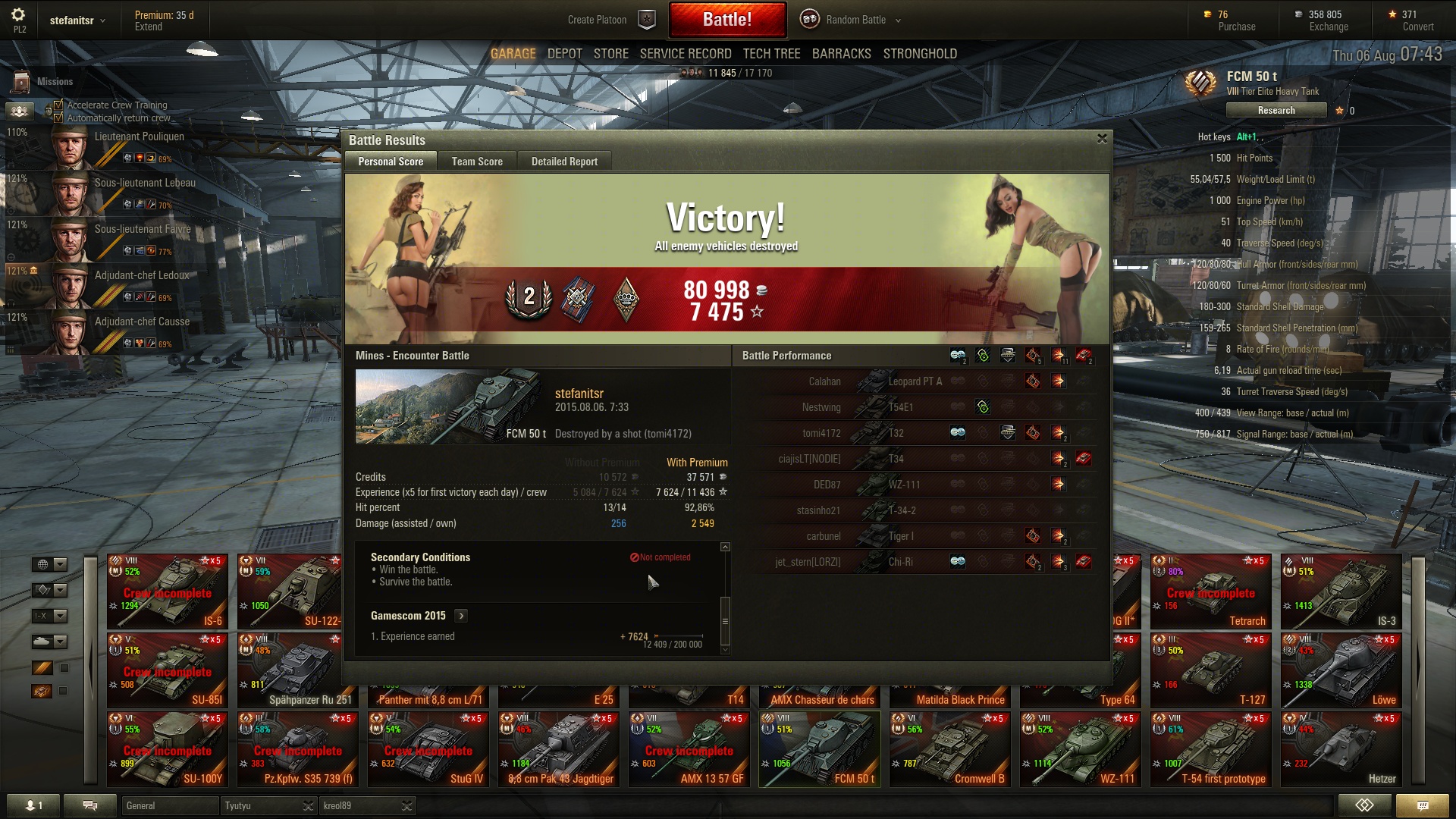The height and width of the screenshot is (819, 1456).
Task: Click Create Platoon
Action: 597,20
